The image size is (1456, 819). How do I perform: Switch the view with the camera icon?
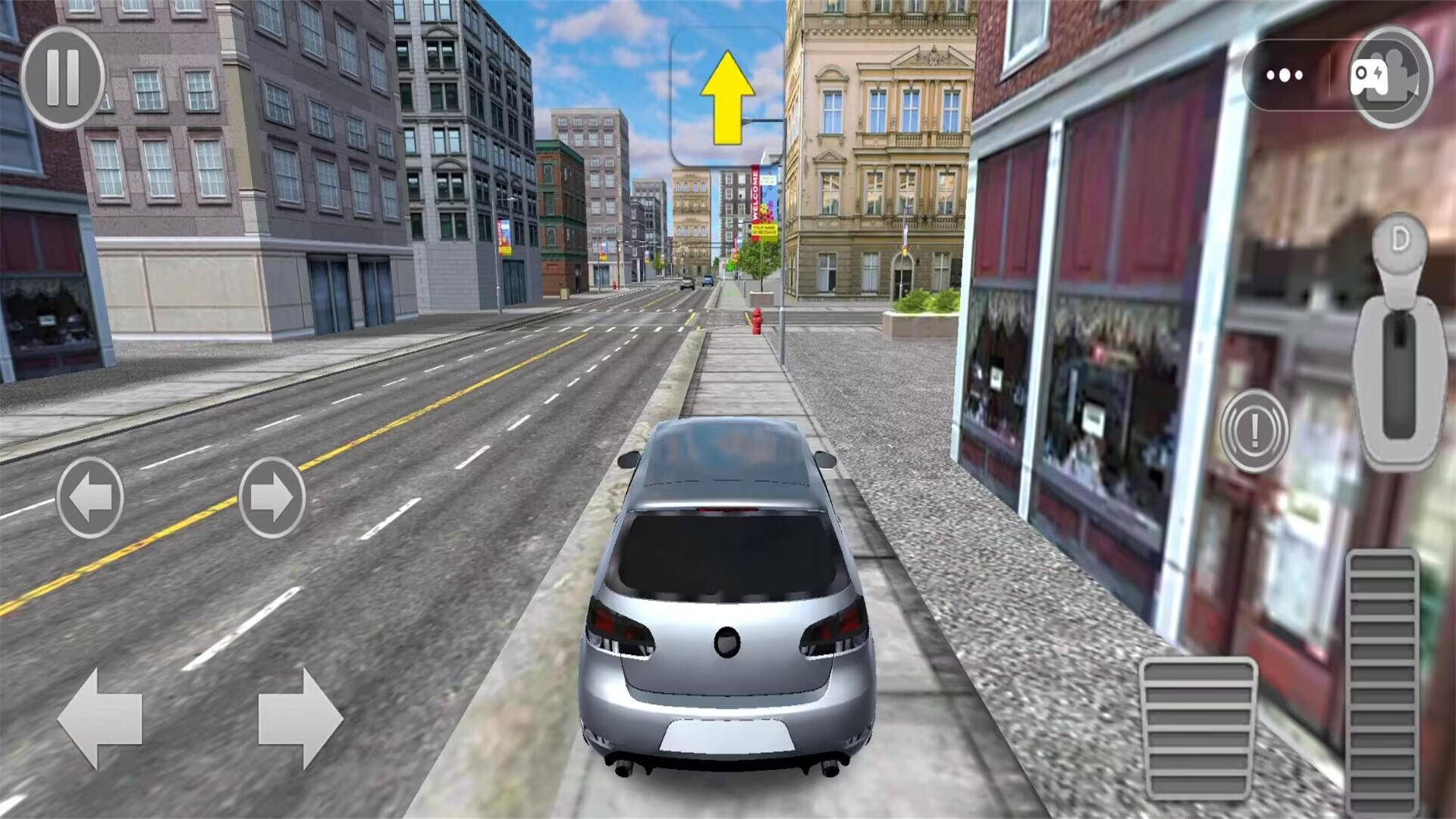point(1390,77)
